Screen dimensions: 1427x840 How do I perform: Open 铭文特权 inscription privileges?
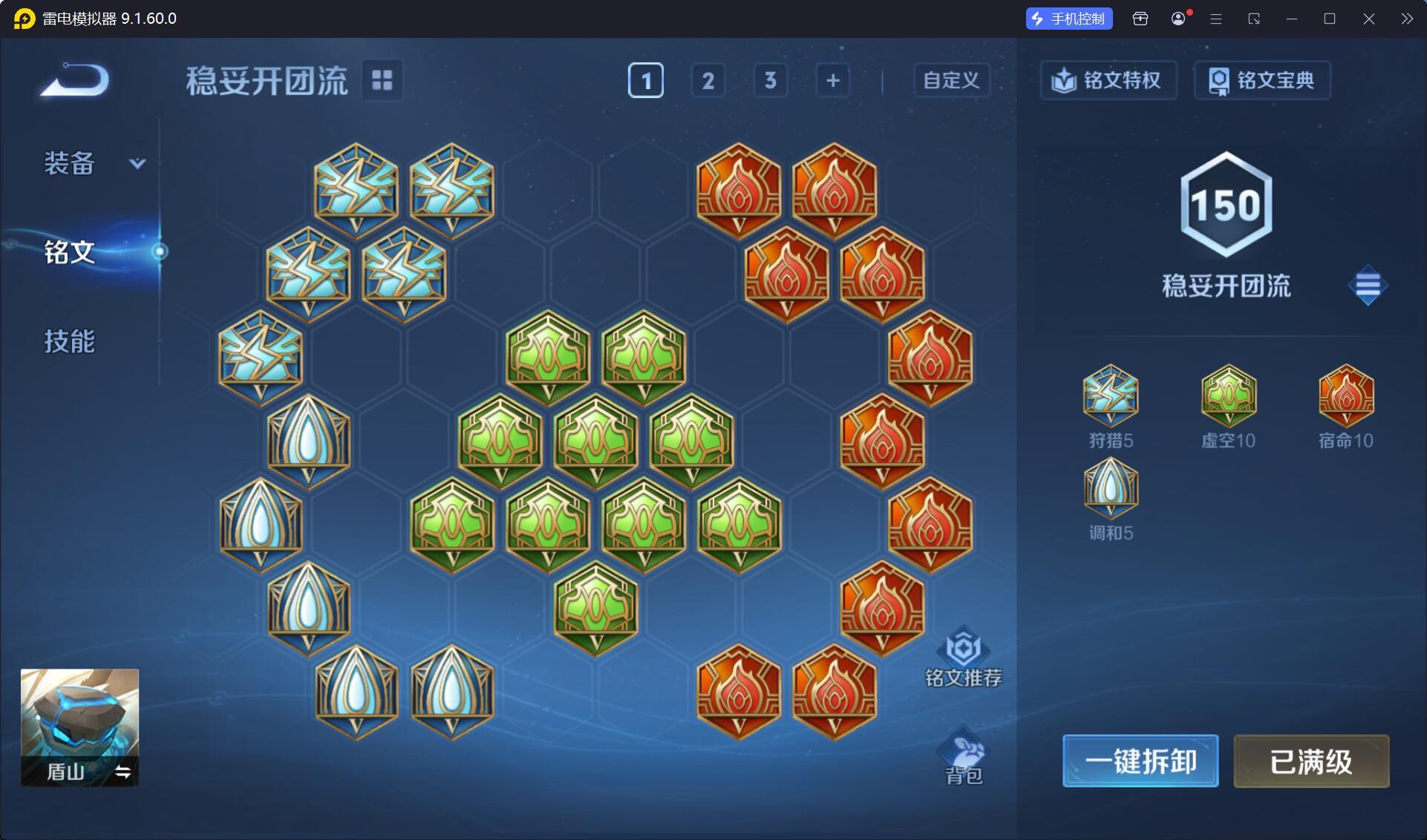tap(1108, 80)
